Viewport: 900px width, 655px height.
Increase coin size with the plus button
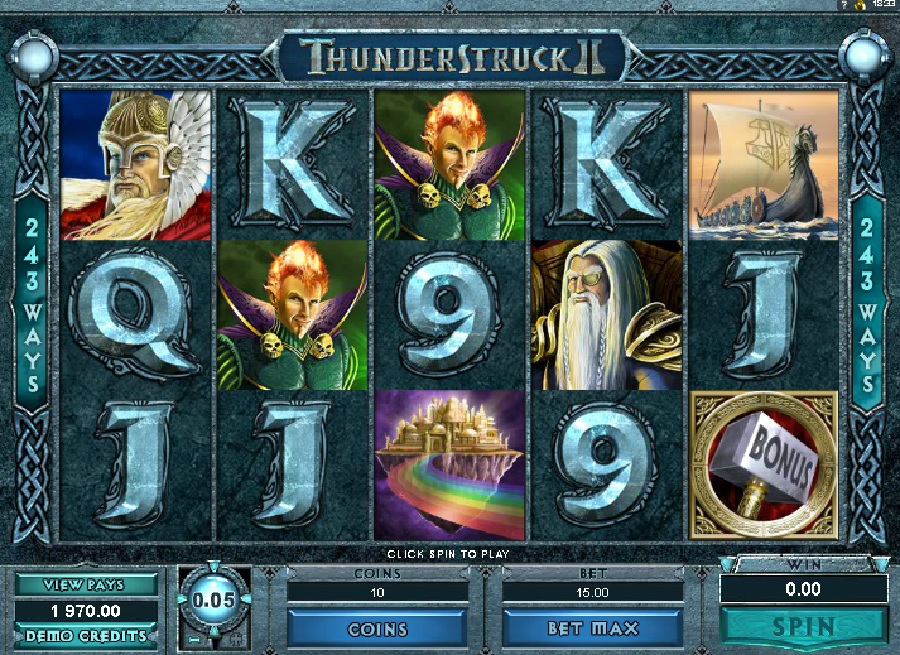(236, 638)
